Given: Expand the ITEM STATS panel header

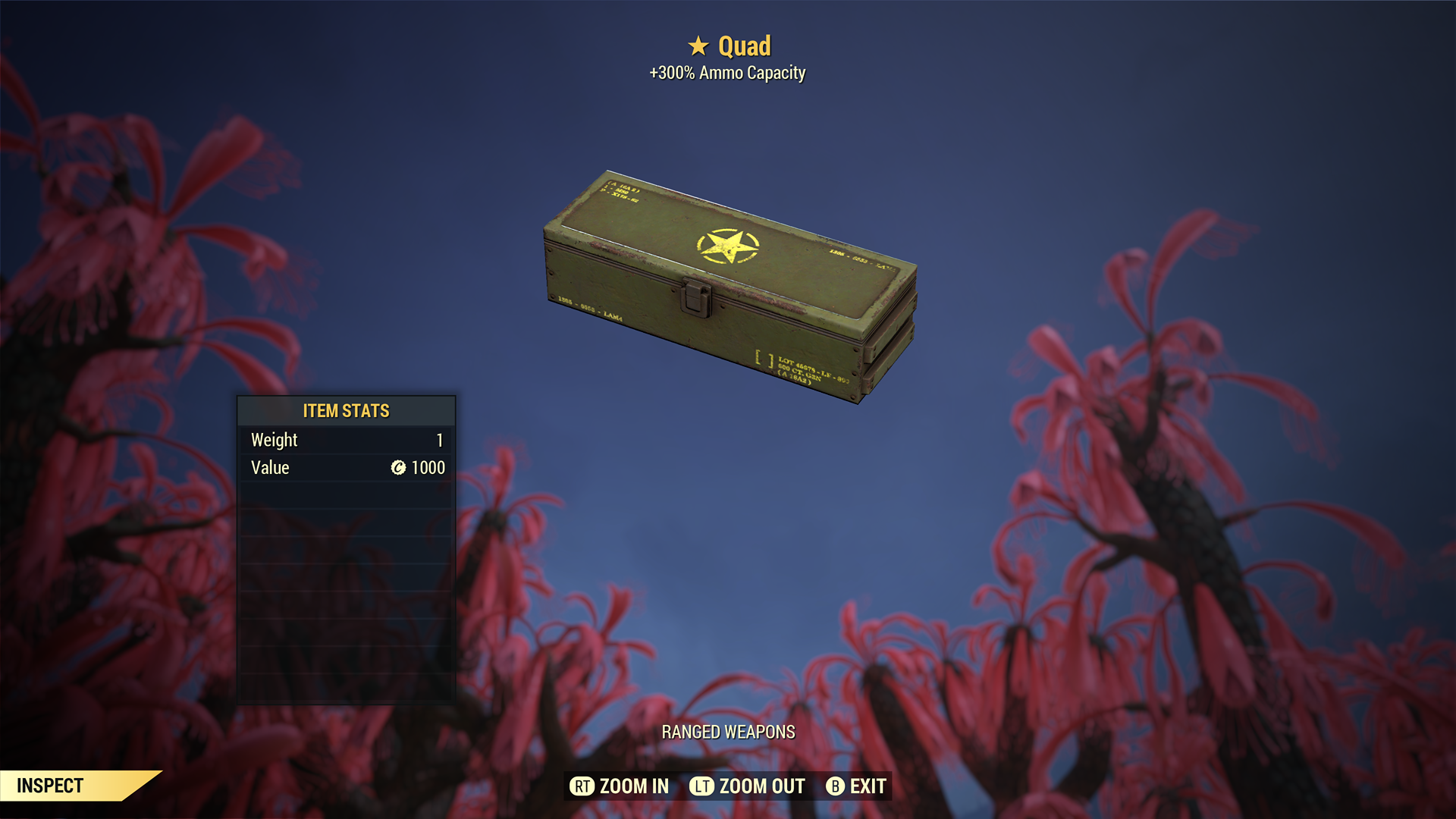Looking at the screenshot, I should point(346,411).
